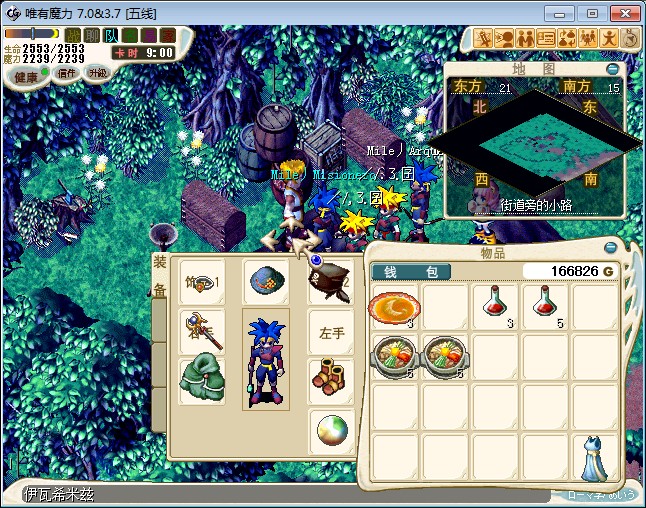646x508 pixels.
Task: Open the ID card menu icon
Action: point(546,38)
